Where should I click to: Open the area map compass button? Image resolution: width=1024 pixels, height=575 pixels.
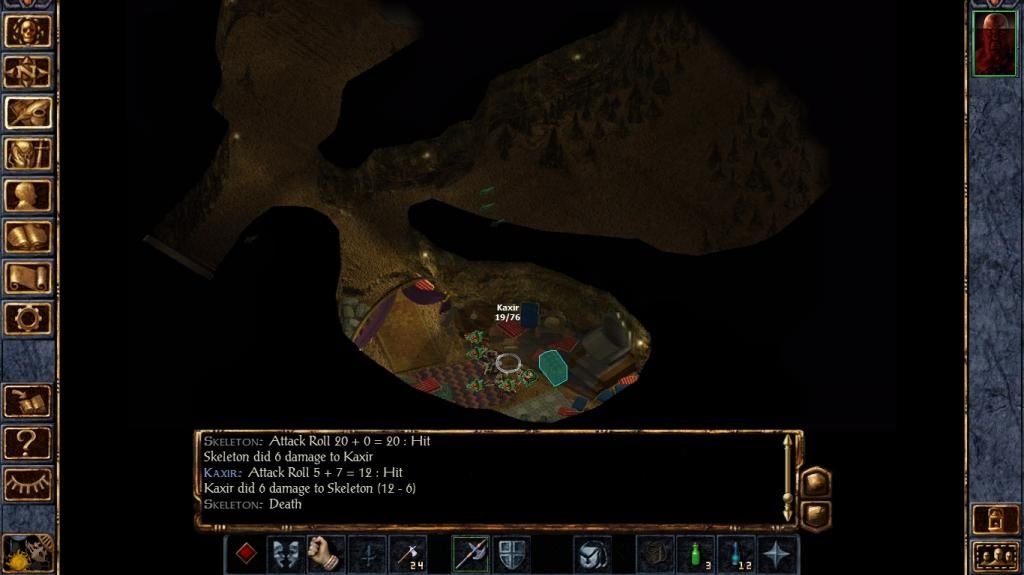tap(28, 71)
